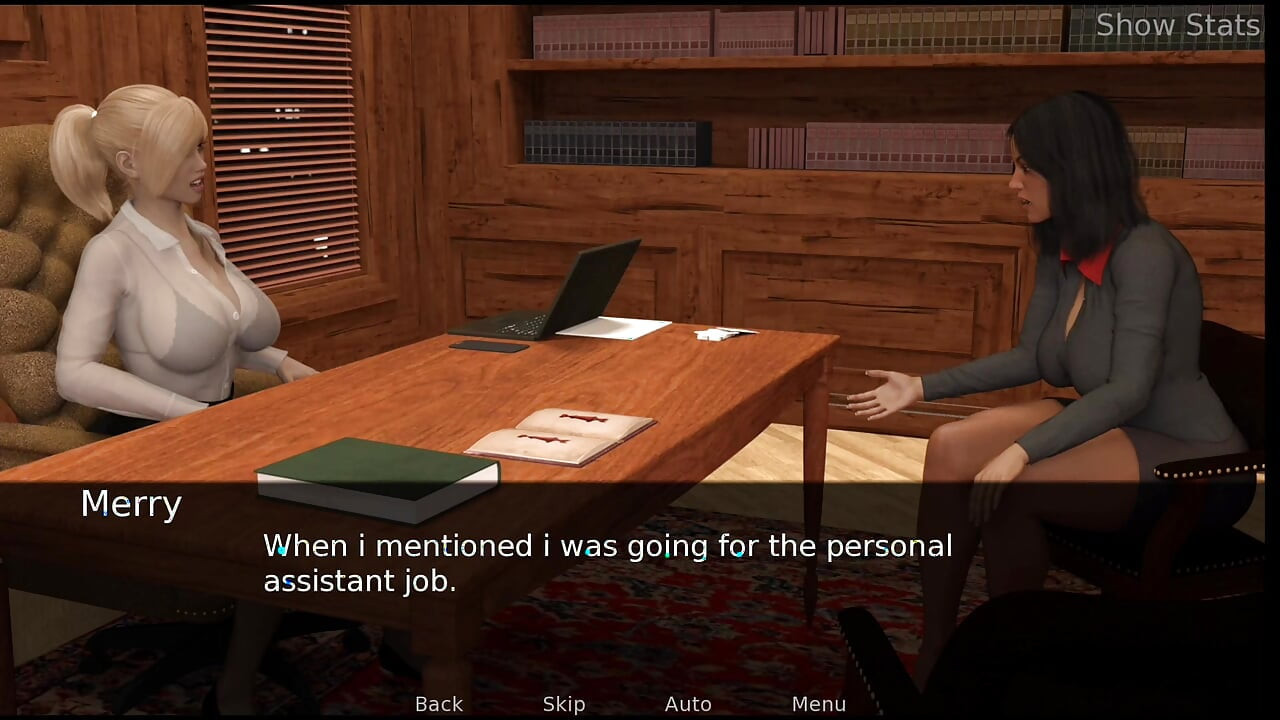
Task: Open the Show Stats panel
Action: tap(1177, 25)
